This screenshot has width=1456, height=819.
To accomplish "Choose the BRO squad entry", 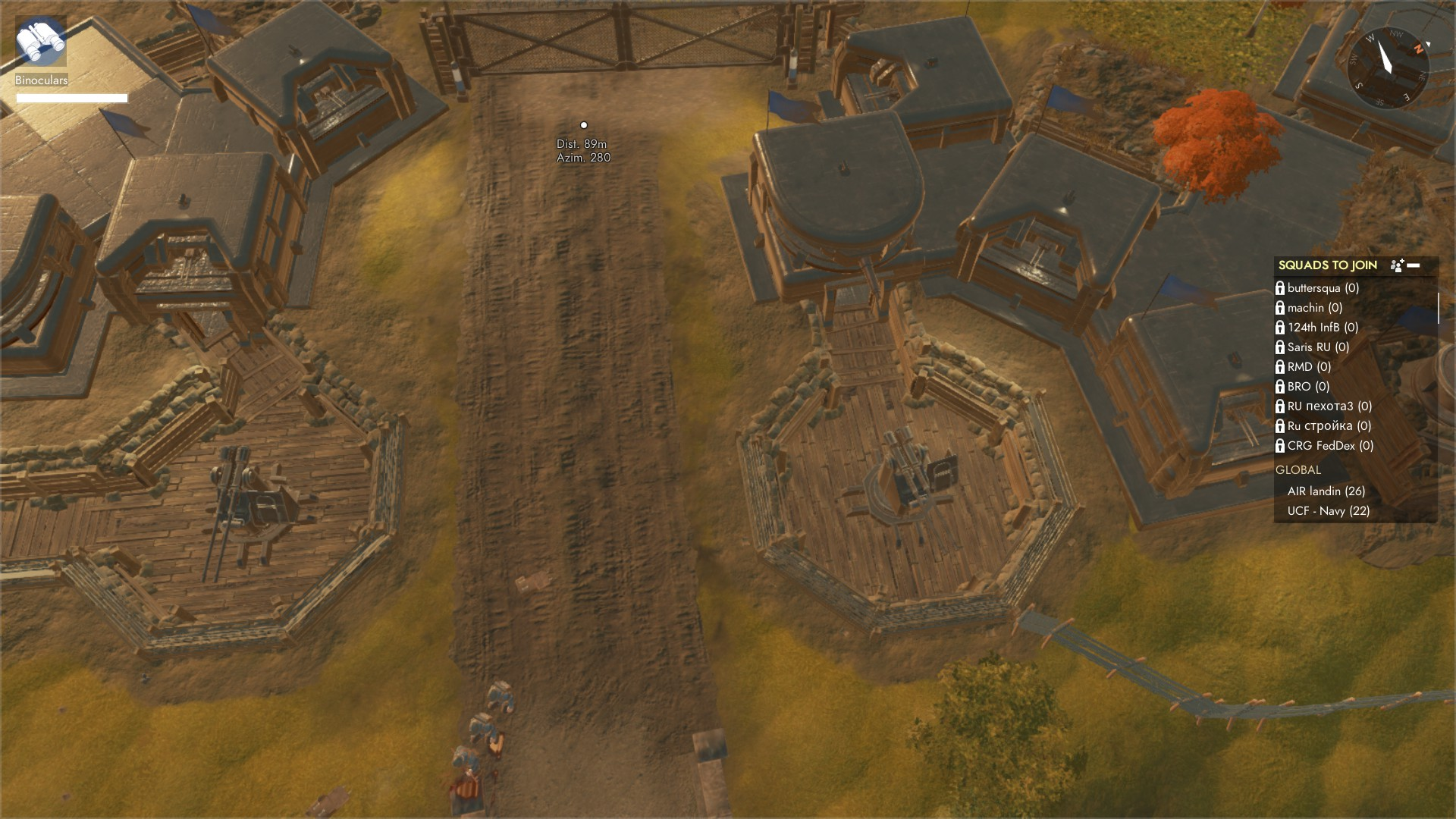I will [1308, 387].
